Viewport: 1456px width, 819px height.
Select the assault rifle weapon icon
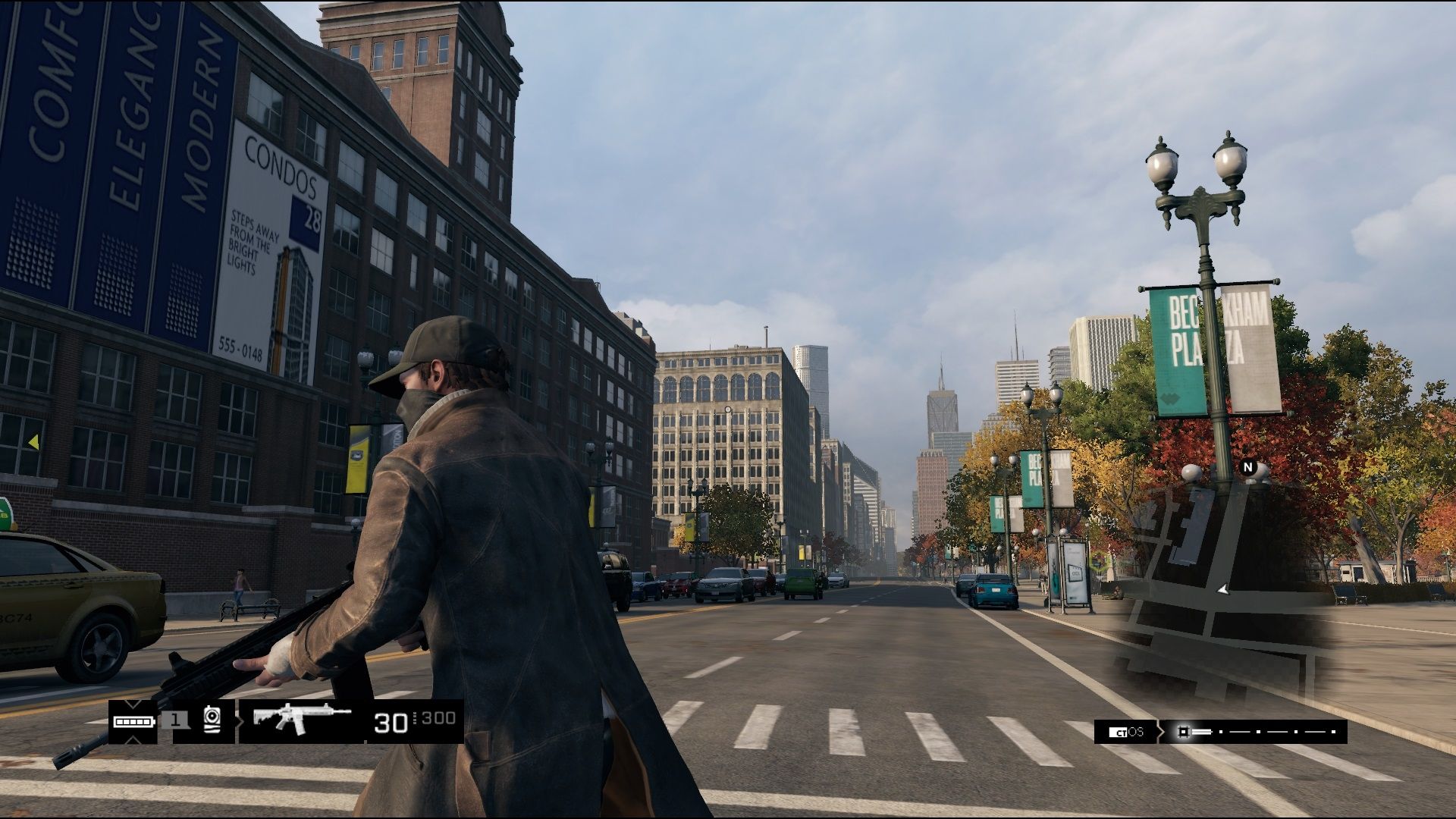301,719
